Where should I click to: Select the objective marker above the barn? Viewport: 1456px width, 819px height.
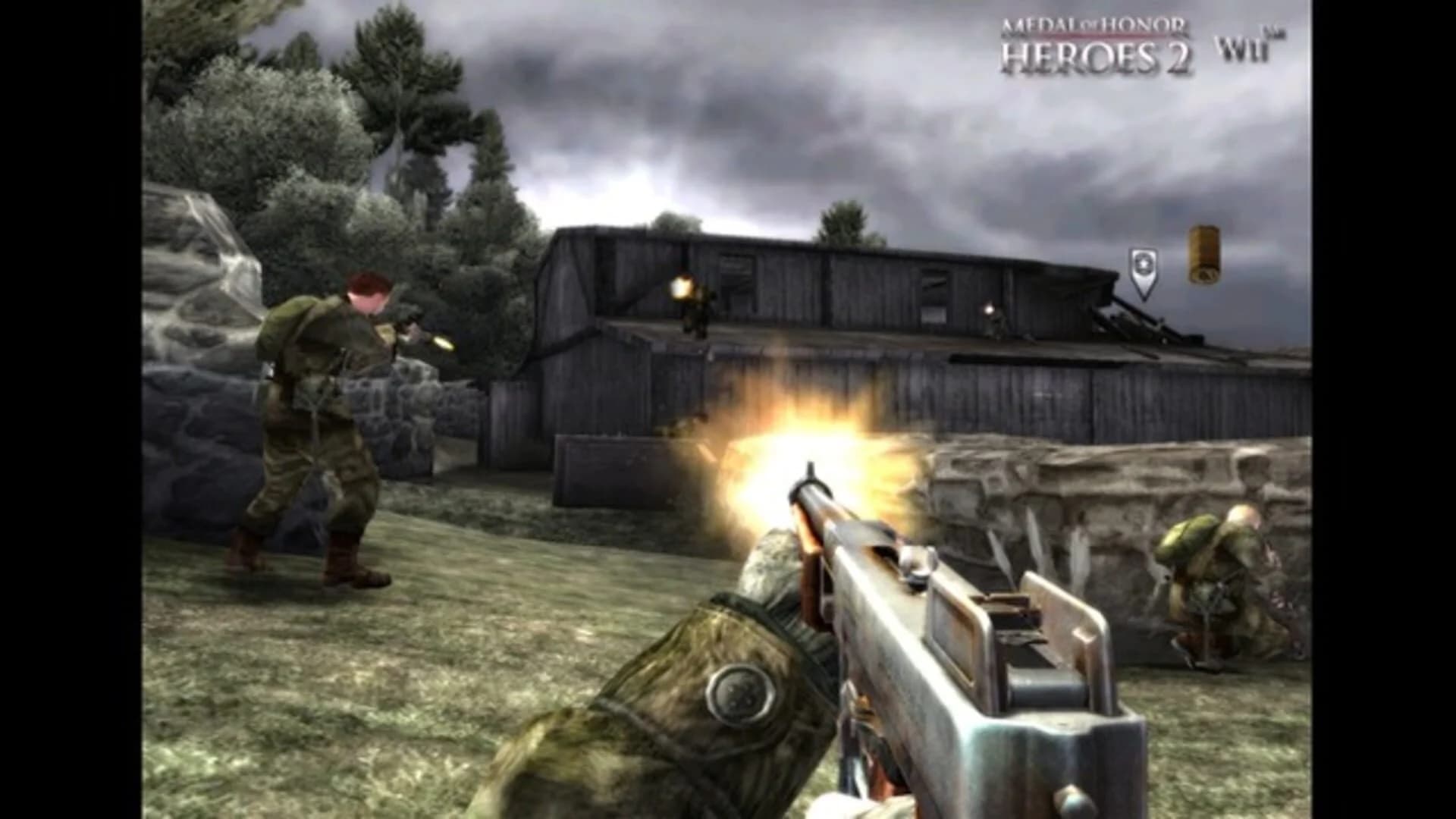[1144, 273]
